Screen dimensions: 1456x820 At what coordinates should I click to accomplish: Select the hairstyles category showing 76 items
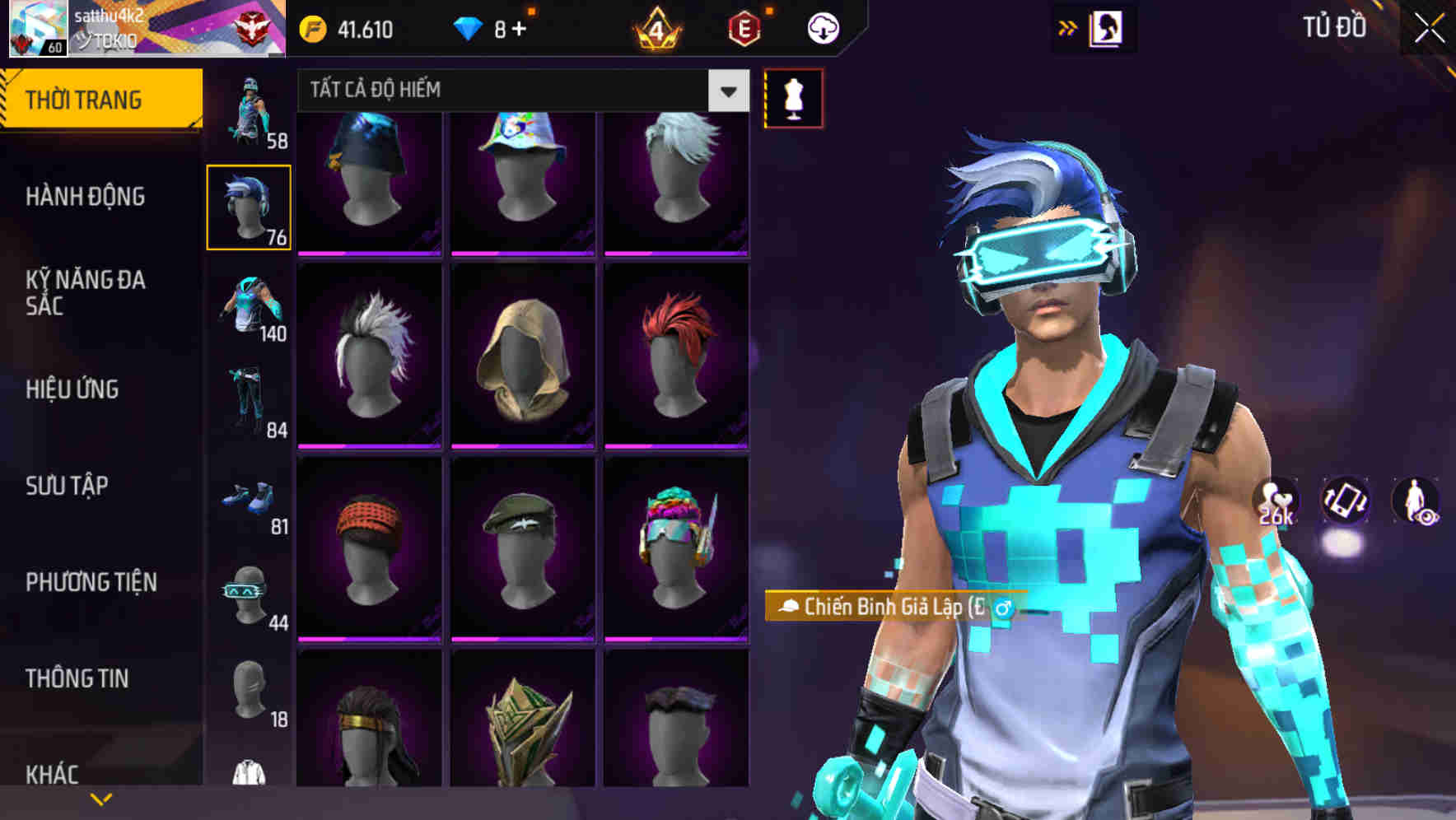pyautogui.click(x=249, y=206)
